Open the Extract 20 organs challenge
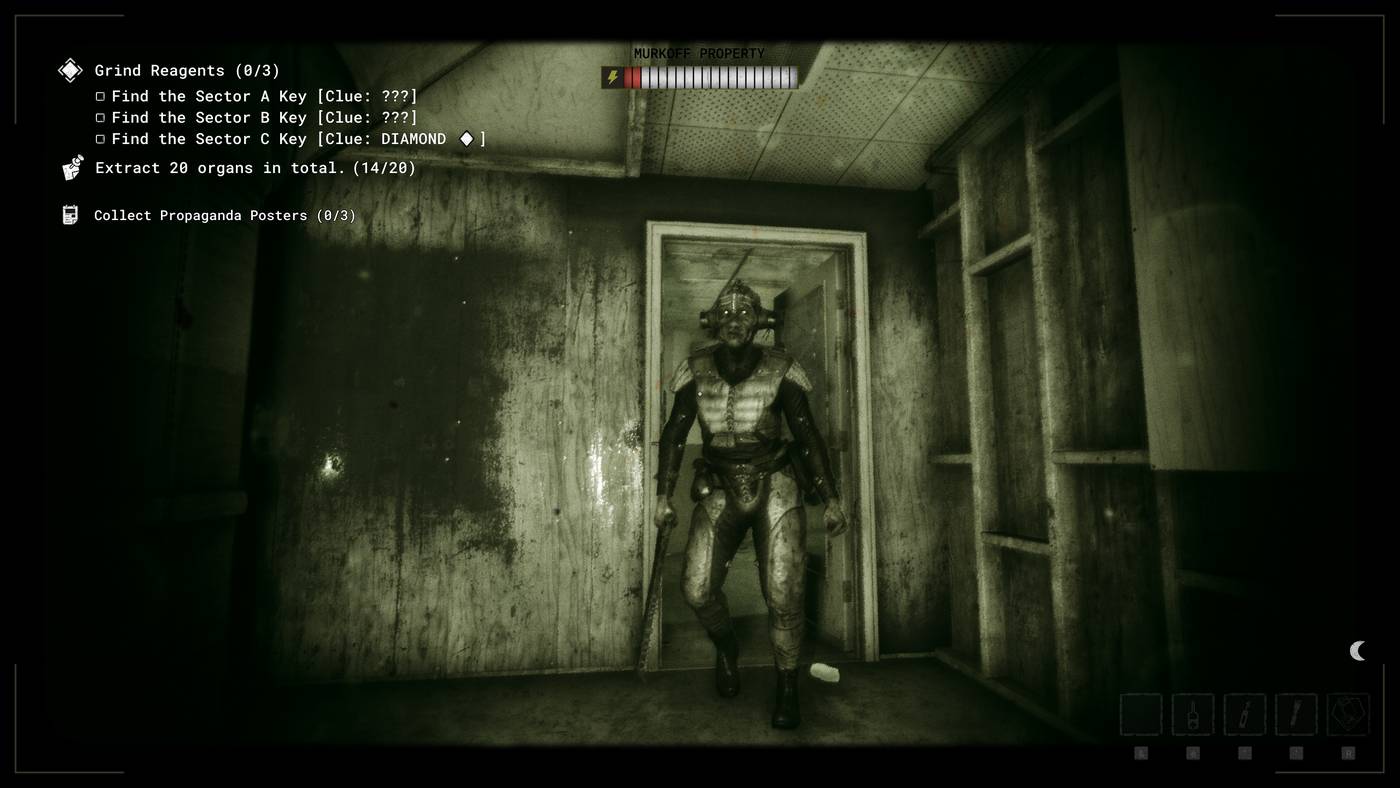 click(255, 168)
